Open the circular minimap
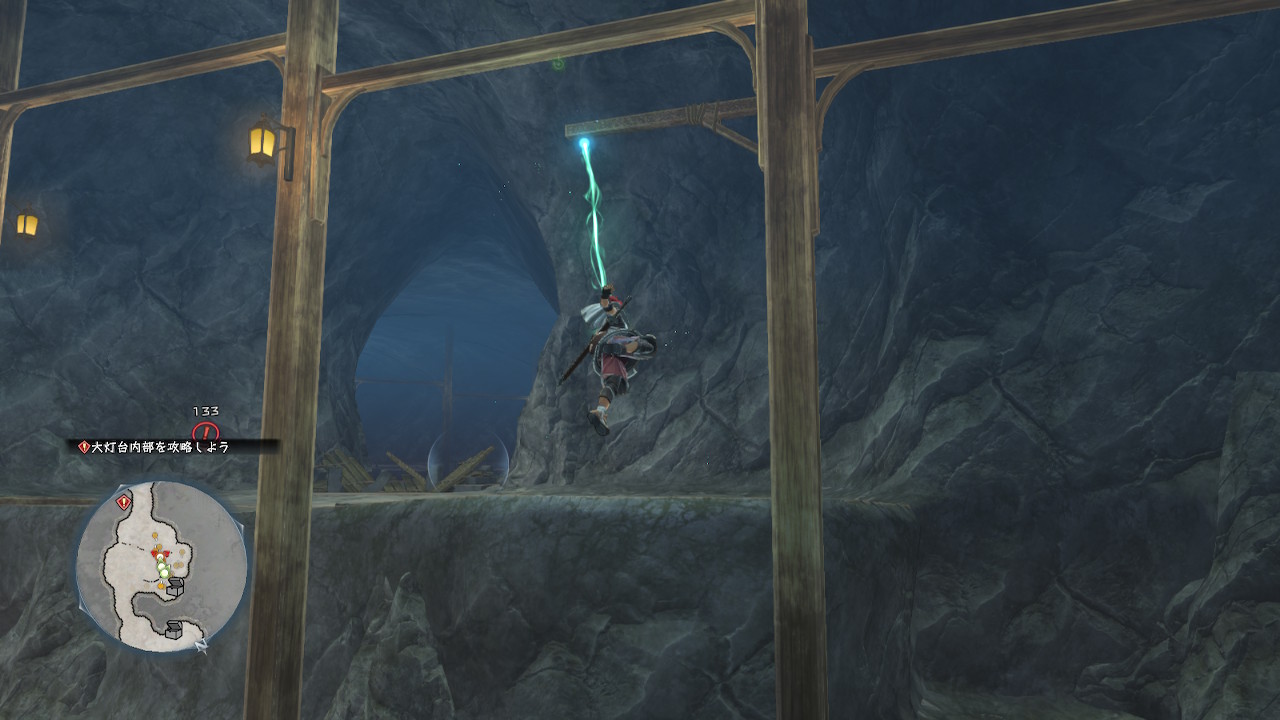Viewport: 1280px width, 720px height. 161,566
